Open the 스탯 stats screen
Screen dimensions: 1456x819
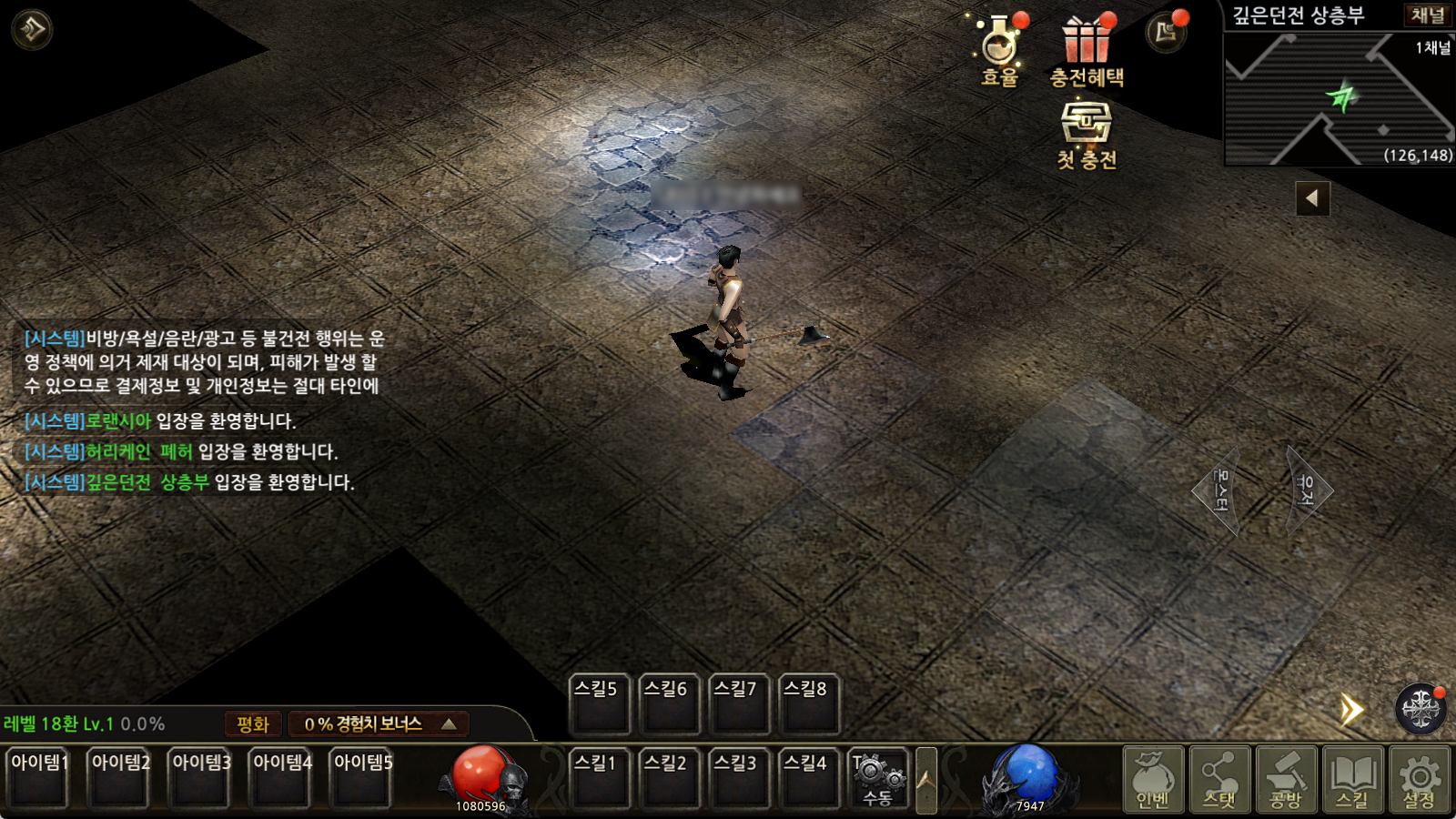coord(1219,779)
